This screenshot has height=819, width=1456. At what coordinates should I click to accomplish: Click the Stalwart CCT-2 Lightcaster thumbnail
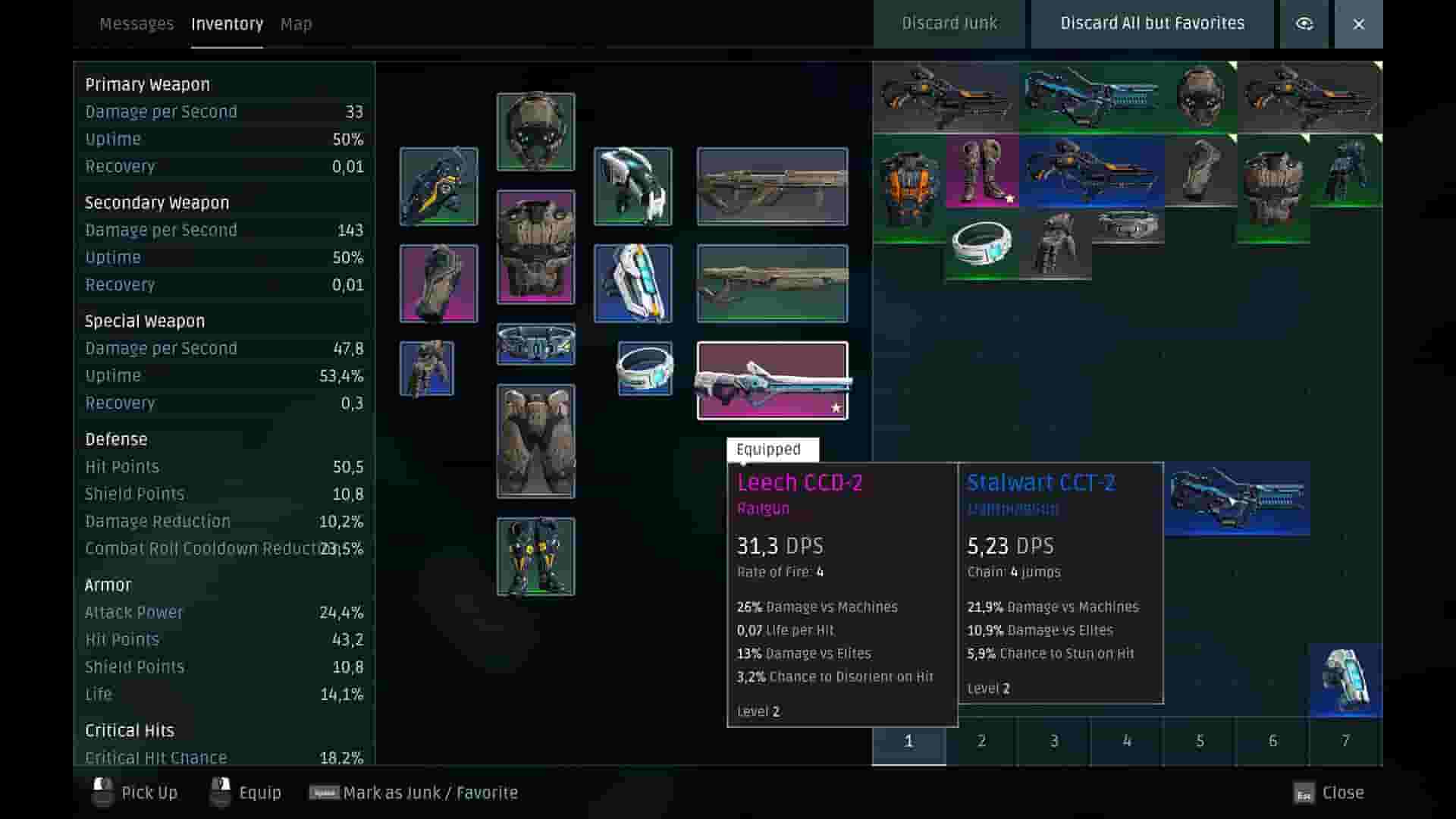[x=1236, y=497]
